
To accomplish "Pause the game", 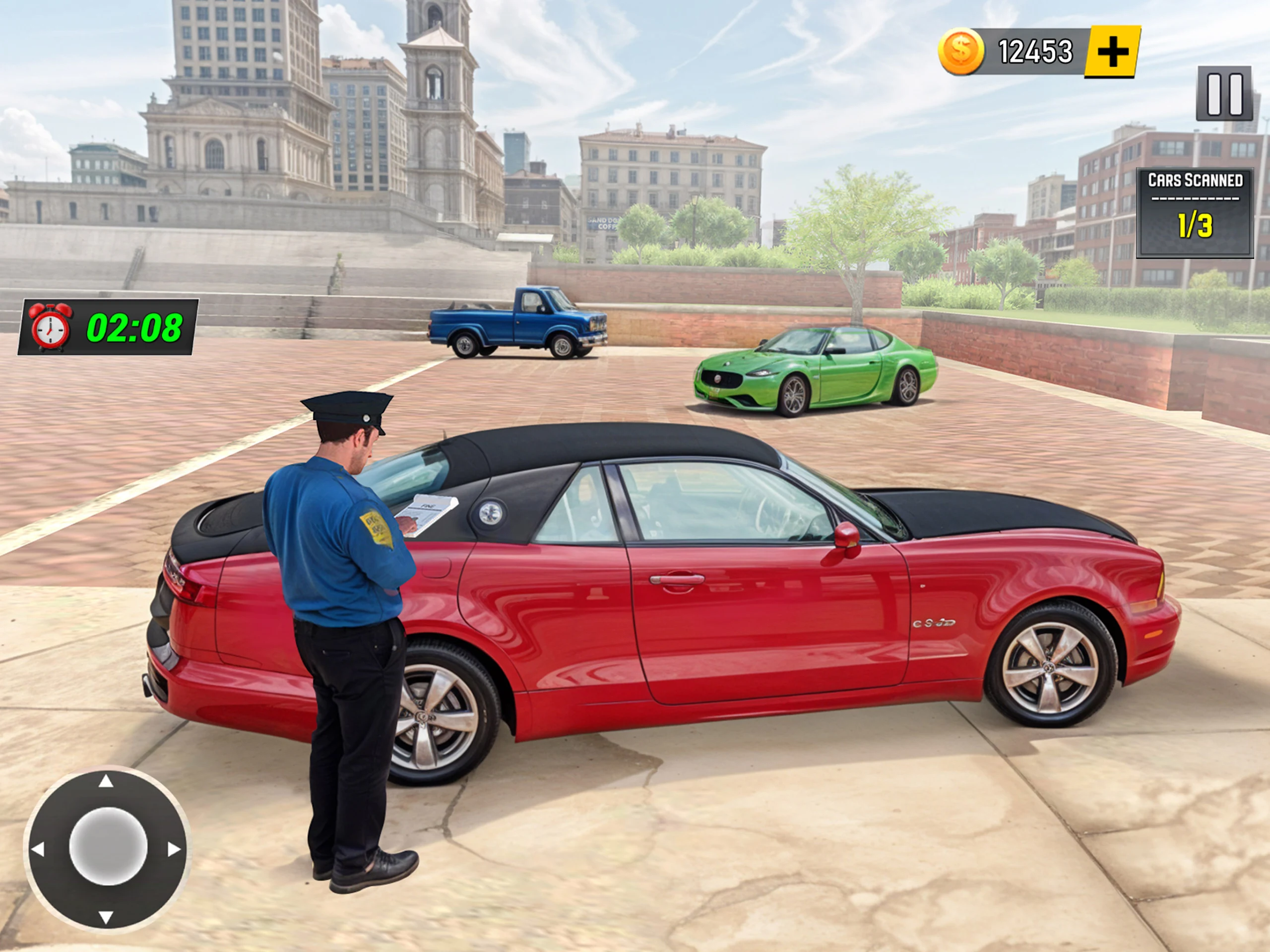I will click(x=1224, y=94).
